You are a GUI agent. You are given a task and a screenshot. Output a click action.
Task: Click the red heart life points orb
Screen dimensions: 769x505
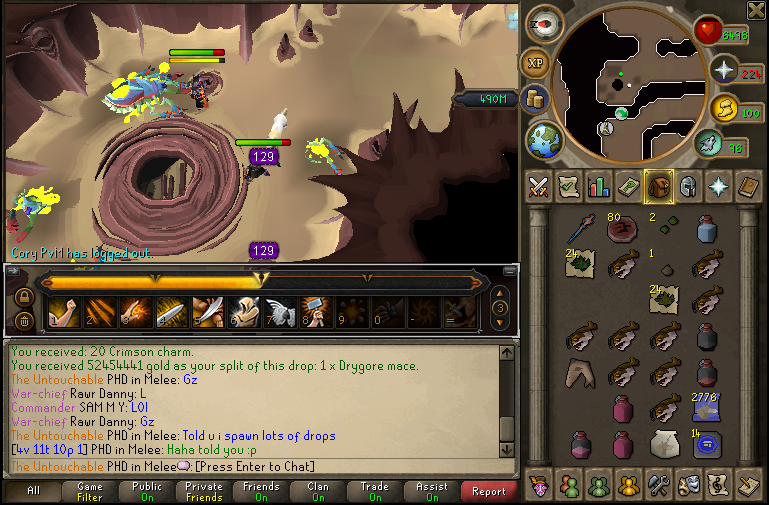710,33
